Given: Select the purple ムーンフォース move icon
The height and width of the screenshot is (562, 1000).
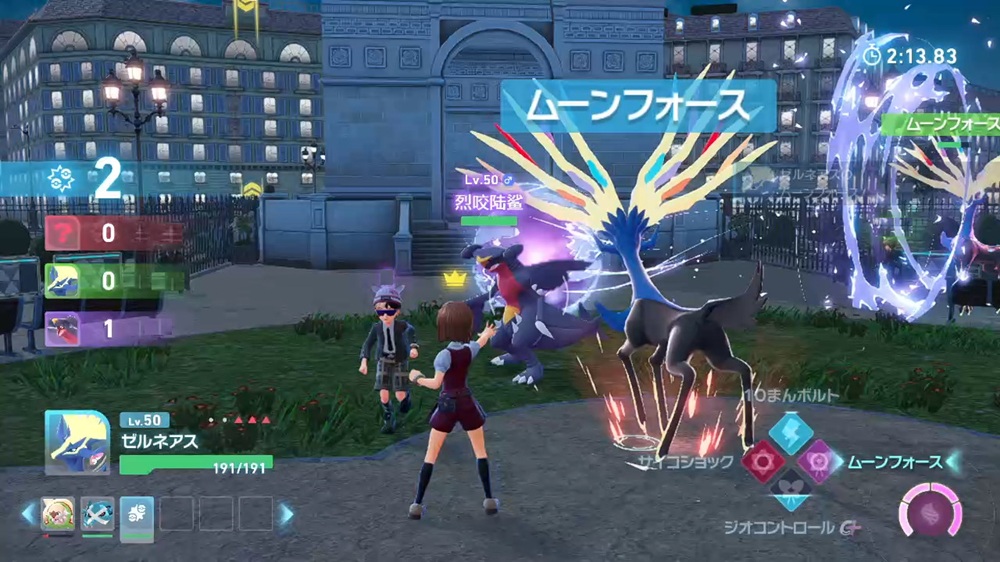Looking at the screenshot, I should coord(816,461).
